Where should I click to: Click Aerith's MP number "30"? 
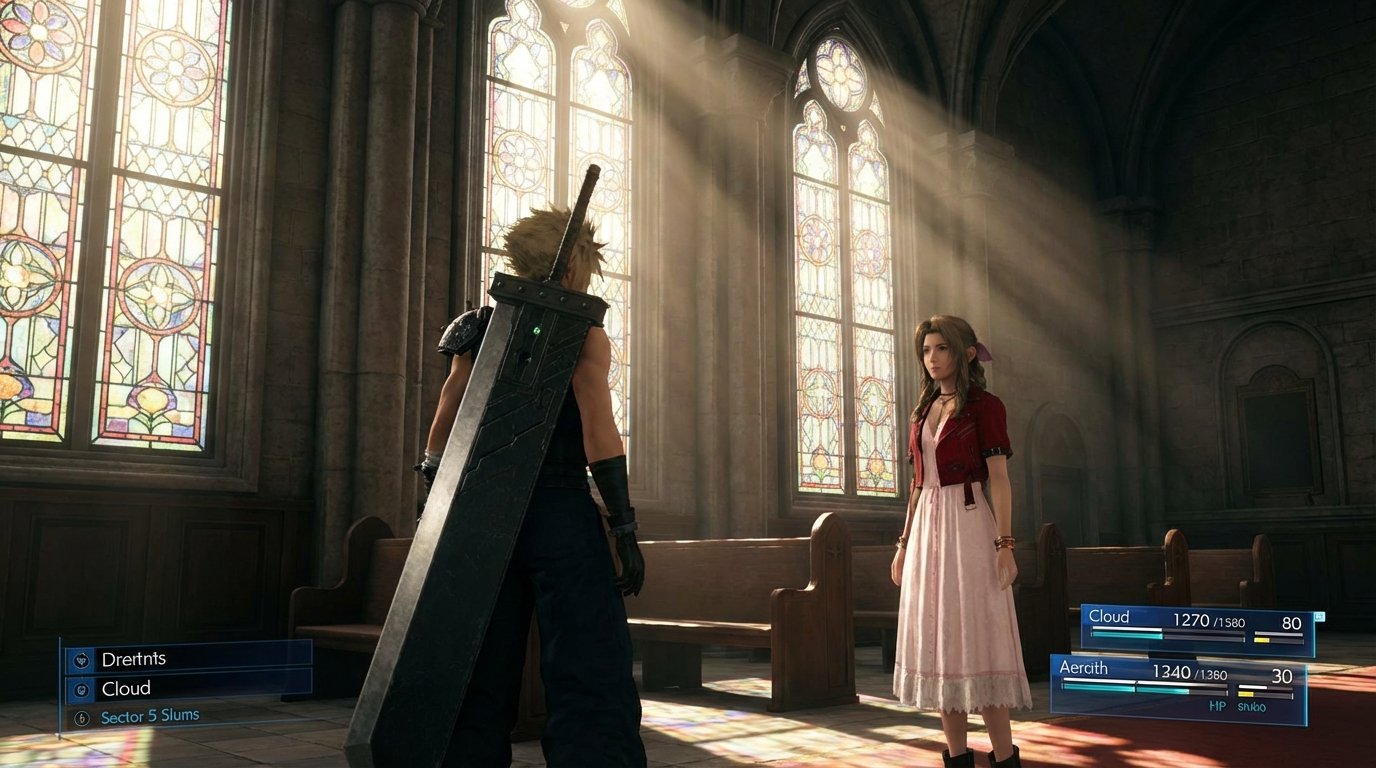(x=1284, y=676)
